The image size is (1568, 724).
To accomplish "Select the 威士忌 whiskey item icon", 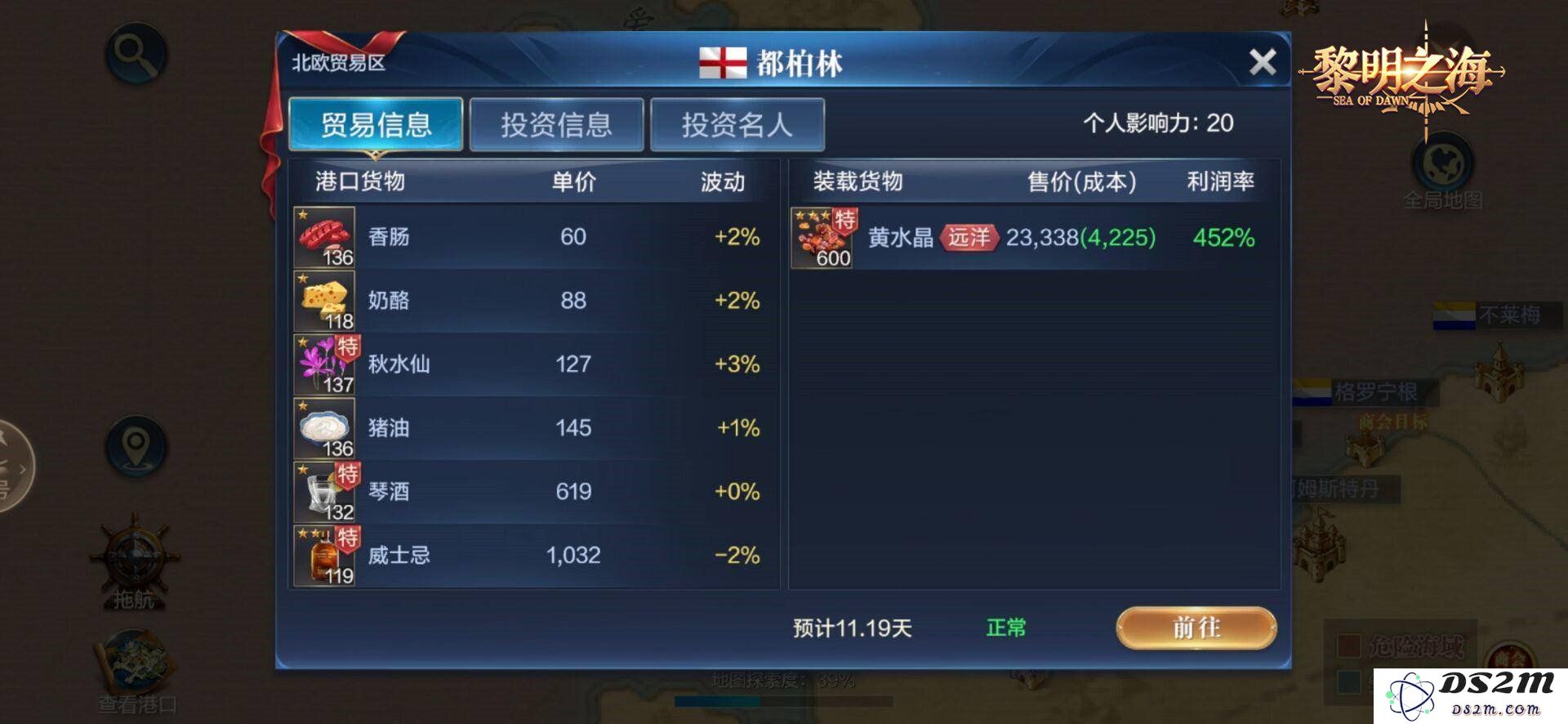I will [324, 555].
